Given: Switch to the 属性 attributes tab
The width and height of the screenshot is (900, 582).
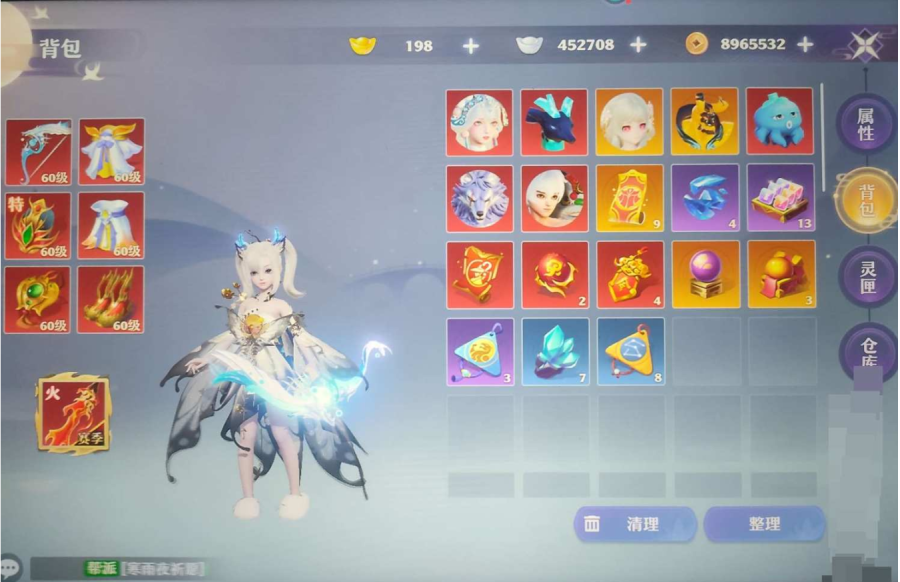Looking at the screenshot, I should tap(865, 124).
